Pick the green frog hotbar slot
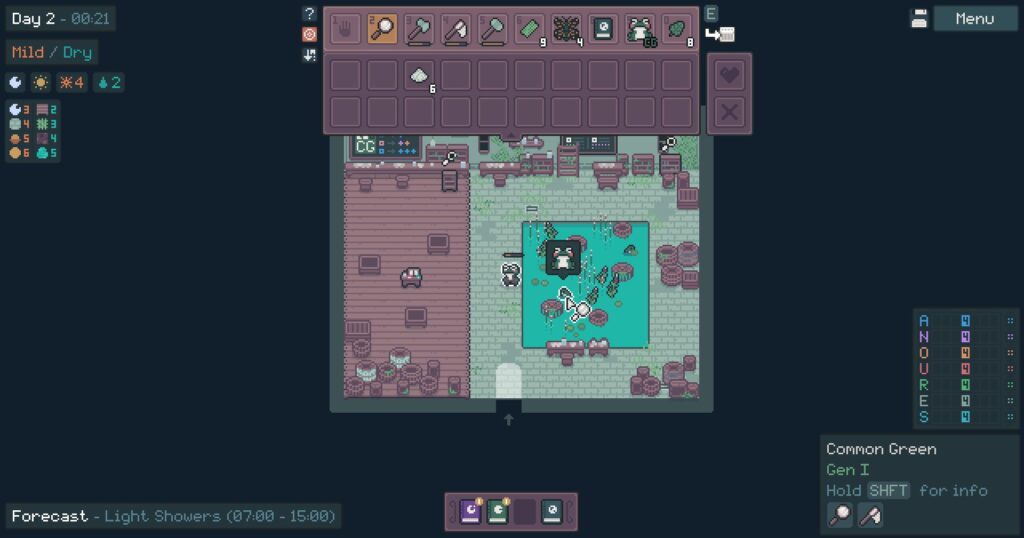The height and width of the screenshot is (538, 1024). coord(640,28)
